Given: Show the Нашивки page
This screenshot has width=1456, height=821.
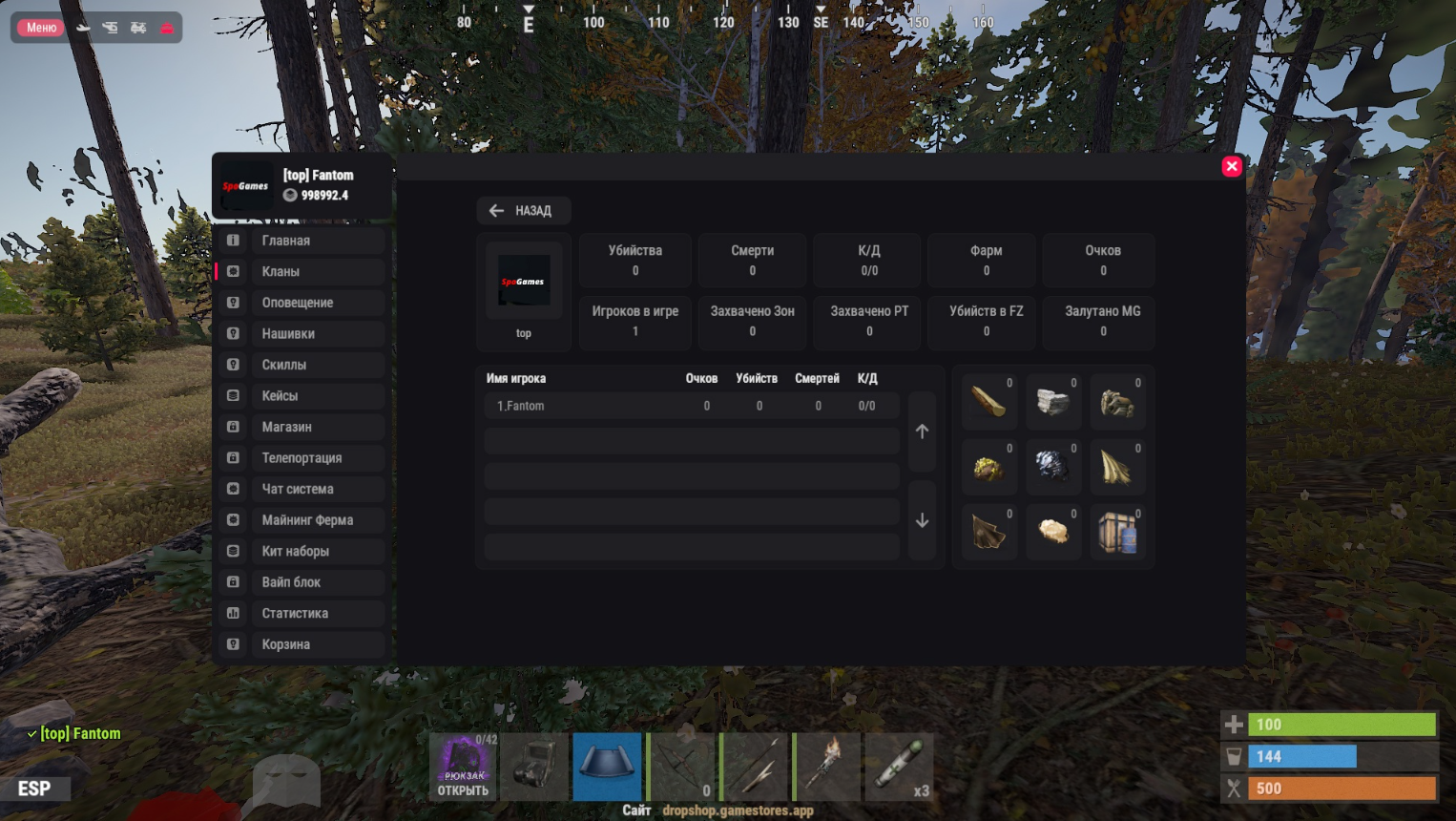Looking at the screenshot, I should [301, 334].
